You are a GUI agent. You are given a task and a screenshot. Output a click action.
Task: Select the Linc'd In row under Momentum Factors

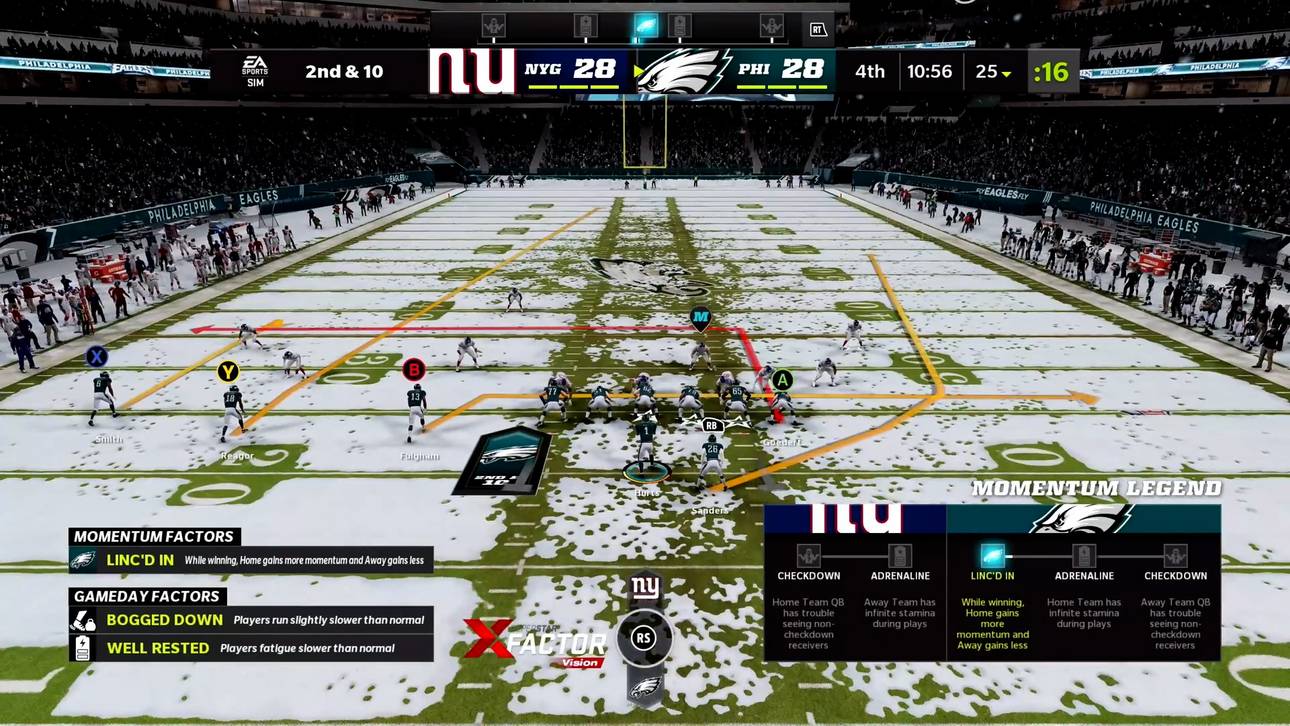point(250,560)
